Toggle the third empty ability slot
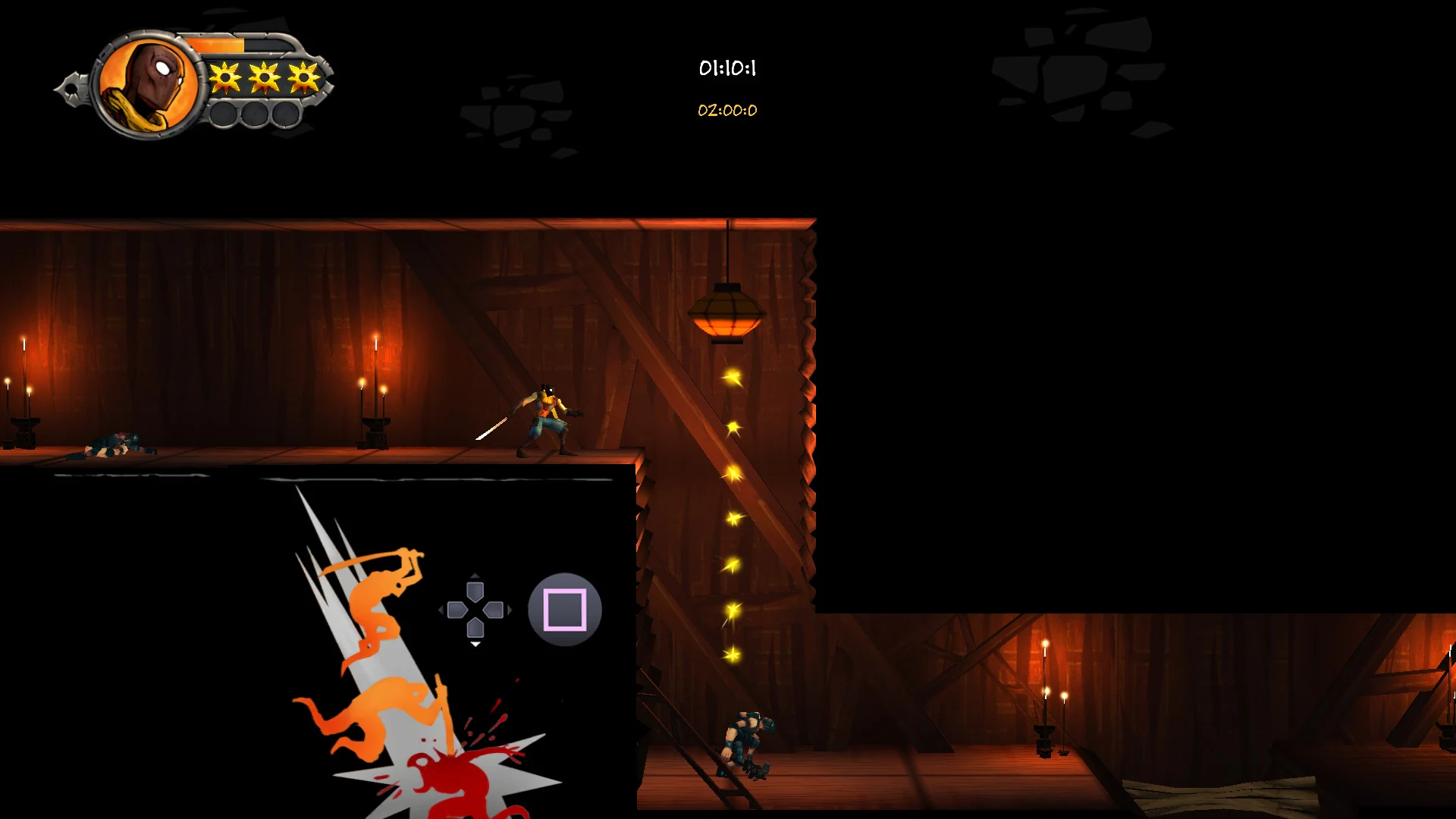1456x819 pixels. [287, 115]
